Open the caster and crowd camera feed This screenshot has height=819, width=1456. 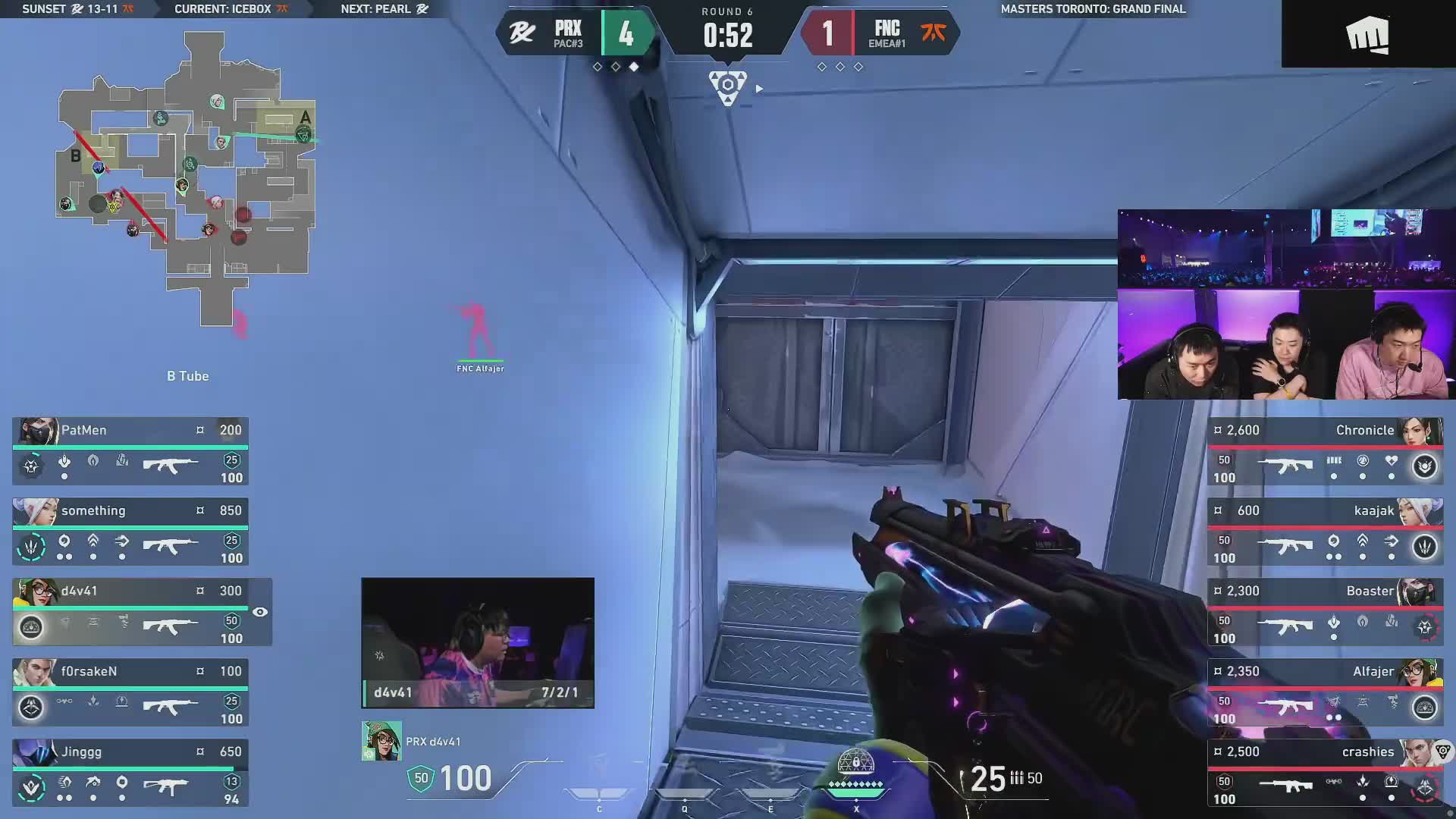point(1286,304)
